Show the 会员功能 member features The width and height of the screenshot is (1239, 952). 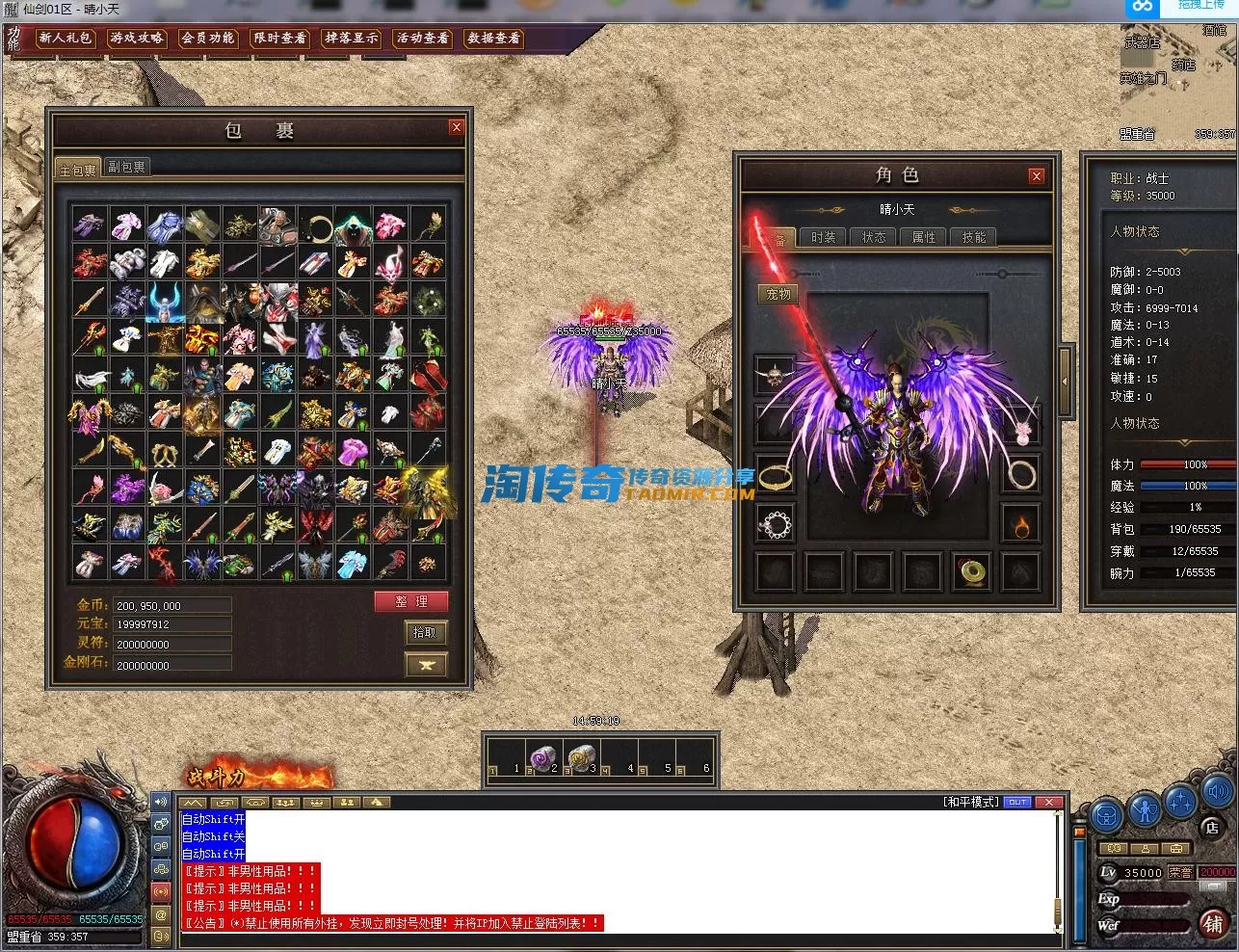pyautogui.click(x=208, y=39)
